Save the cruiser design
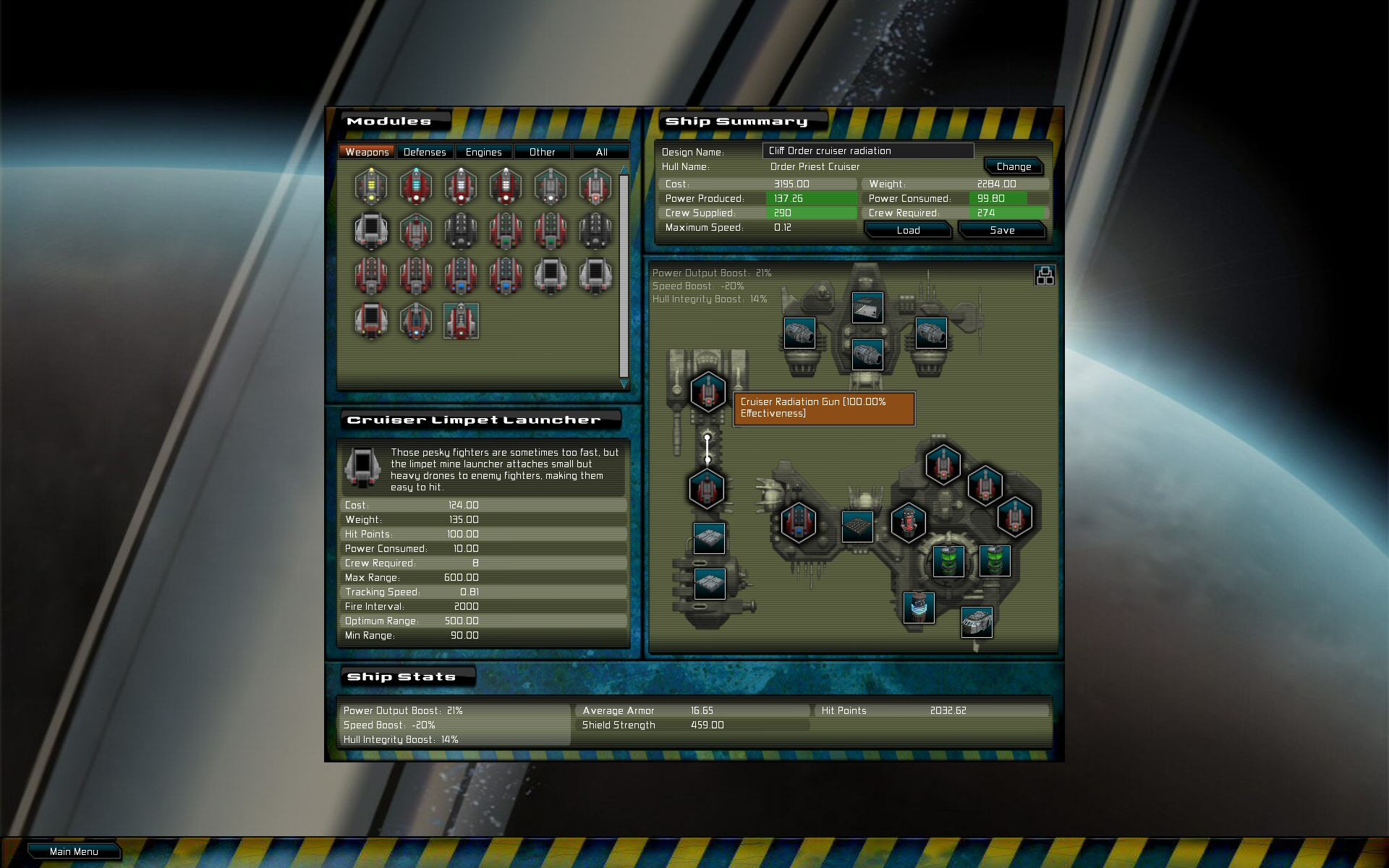Screen dimensions: 1389x868 (1002, 230)
